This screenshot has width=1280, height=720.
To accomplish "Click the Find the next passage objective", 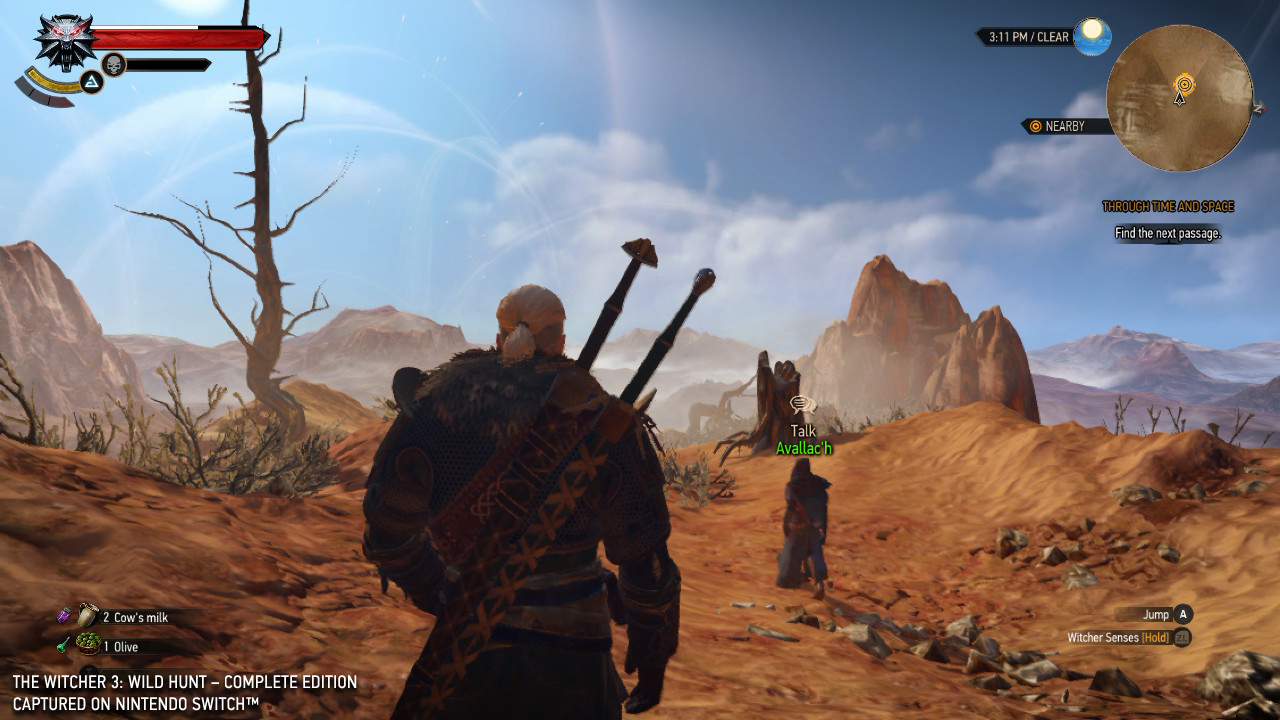I will [1168, 233].
